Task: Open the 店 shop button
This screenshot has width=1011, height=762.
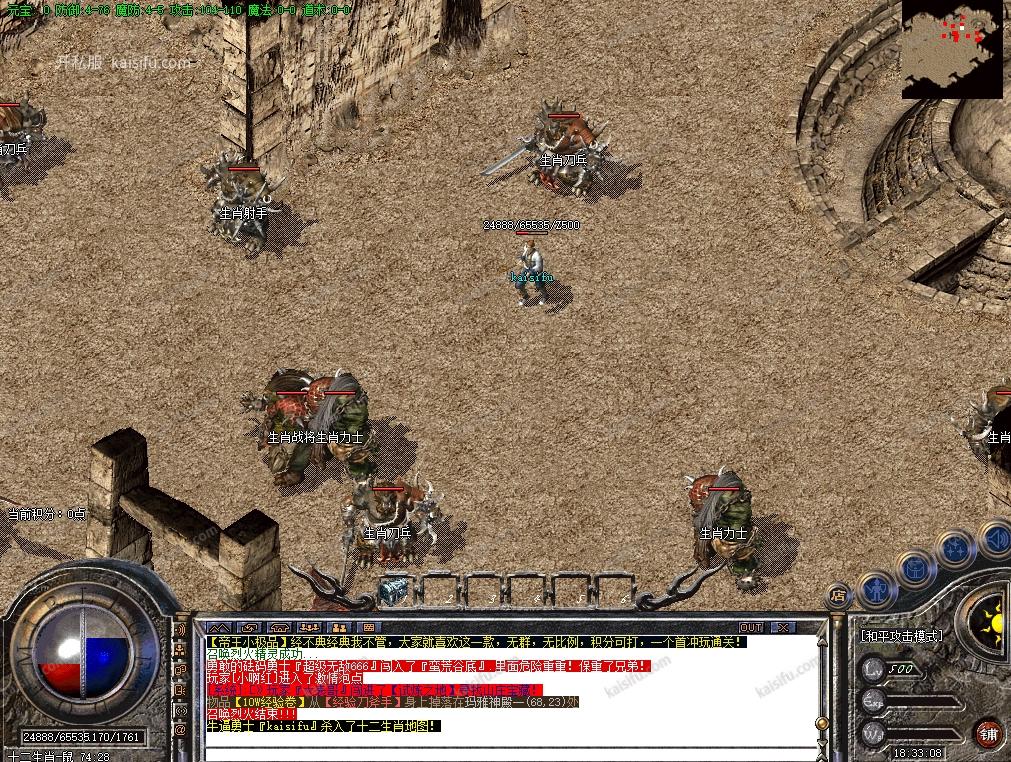Action: 838,594
